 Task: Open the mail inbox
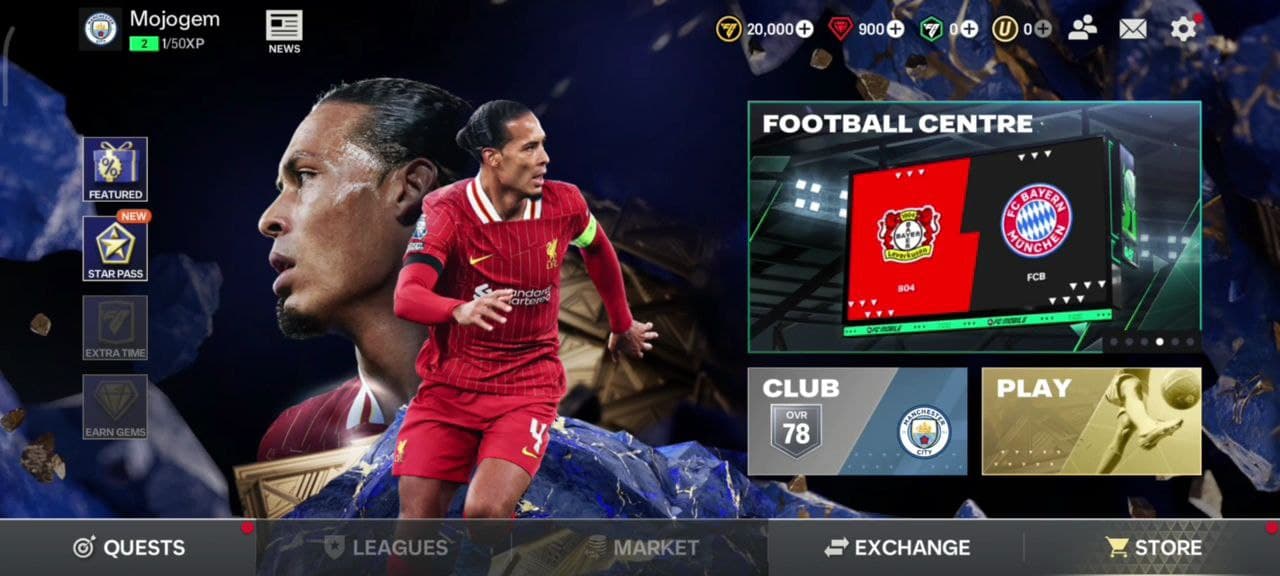pyautogui.click(x=1132, y=29)
